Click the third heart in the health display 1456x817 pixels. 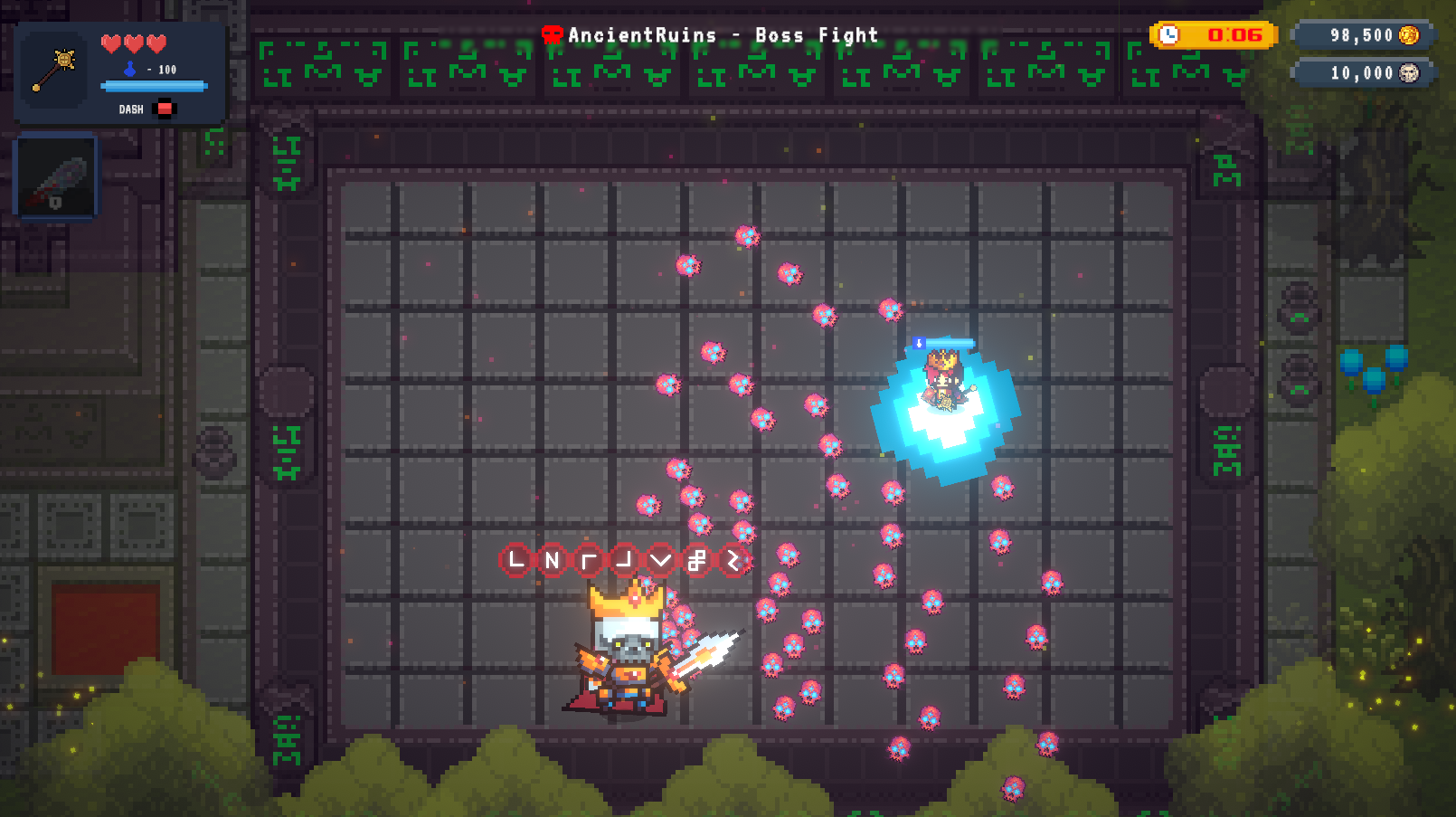pyautogui.click(x=156, y=43)
